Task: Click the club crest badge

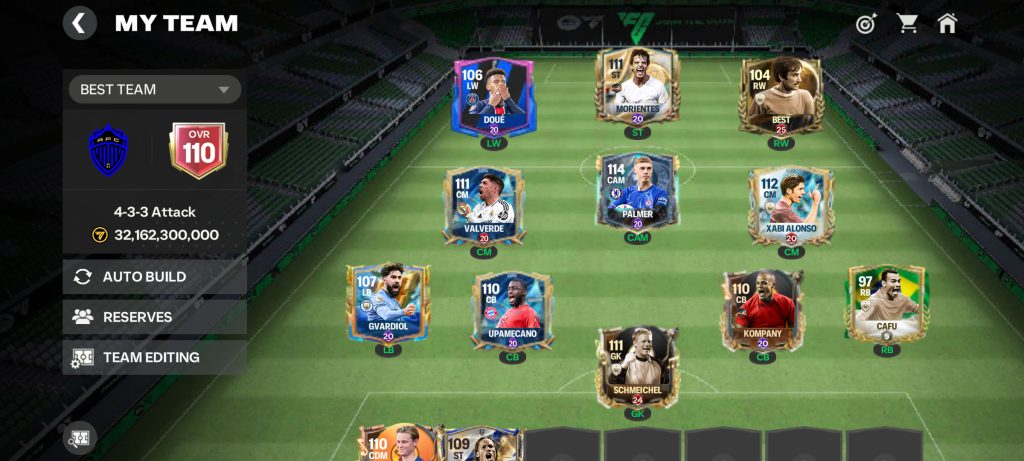Action: click(x=109, y=150)
